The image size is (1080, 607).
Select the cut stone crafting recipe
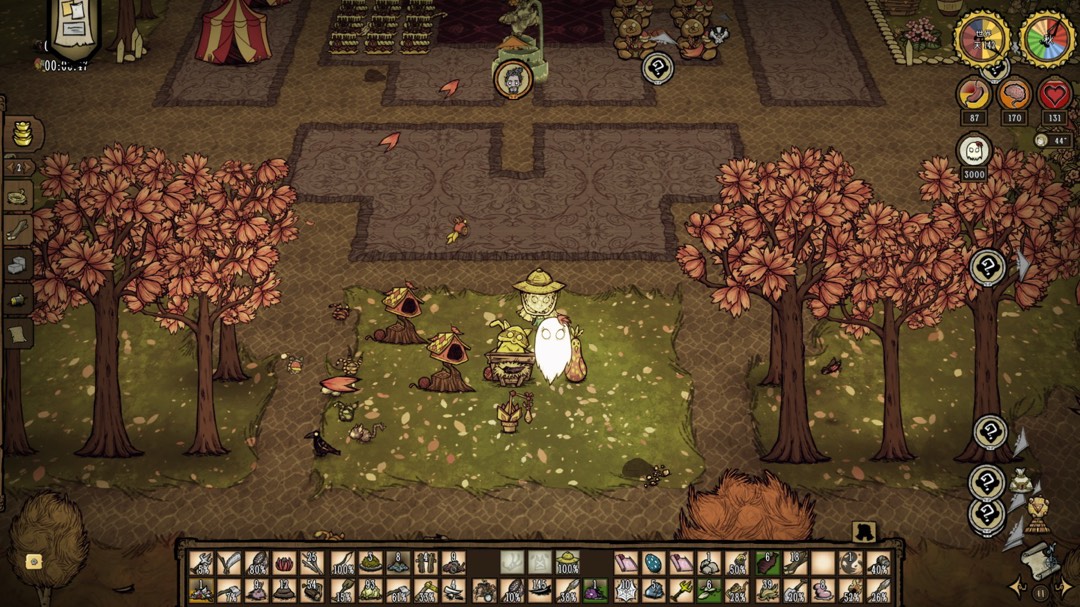[18, 265]
